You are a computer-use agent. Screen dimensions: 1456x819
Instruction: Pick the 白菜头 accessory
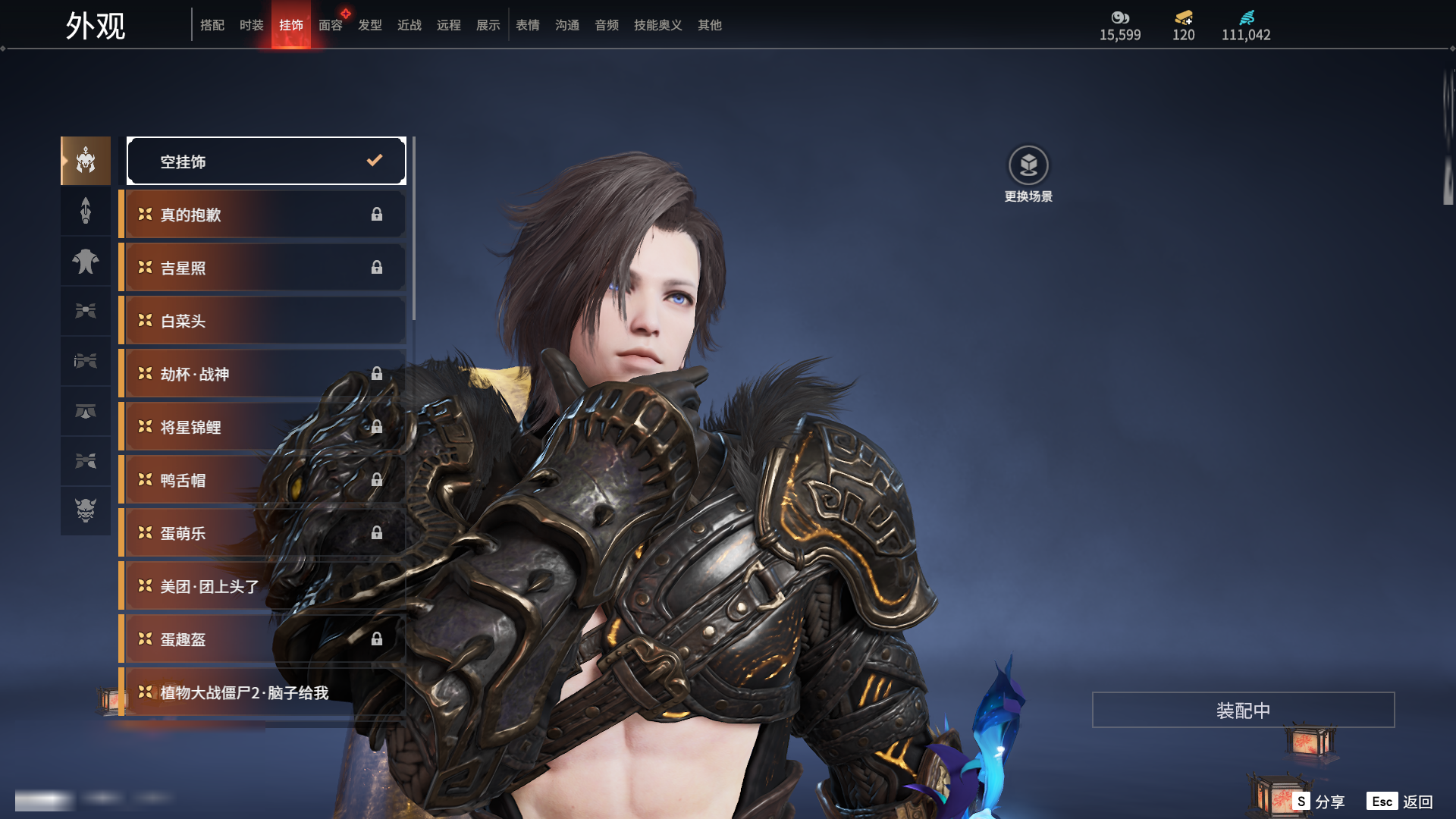262,321
